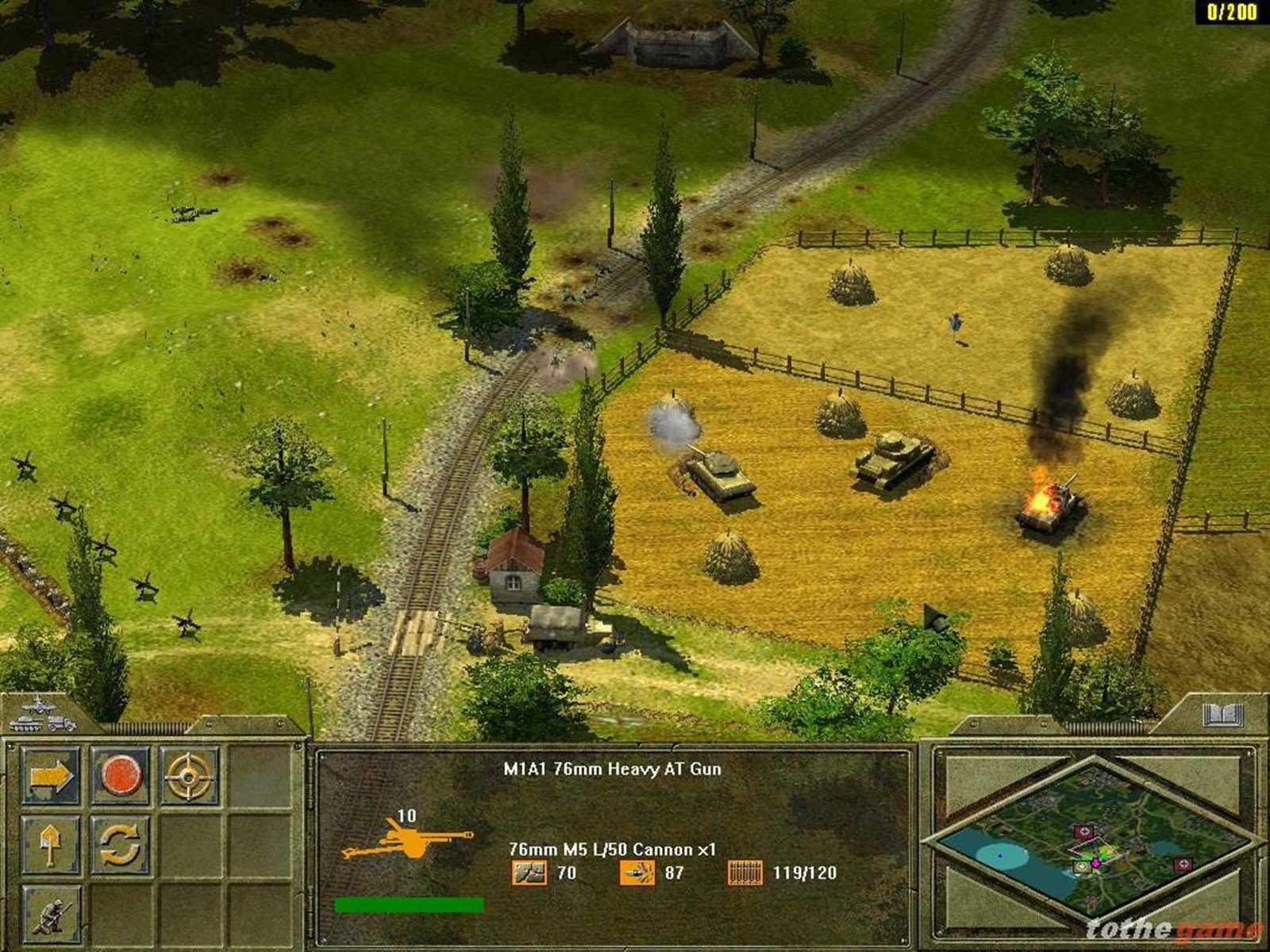Click the aircraft support icon above the panel
1270x952 pixels.
38,705
